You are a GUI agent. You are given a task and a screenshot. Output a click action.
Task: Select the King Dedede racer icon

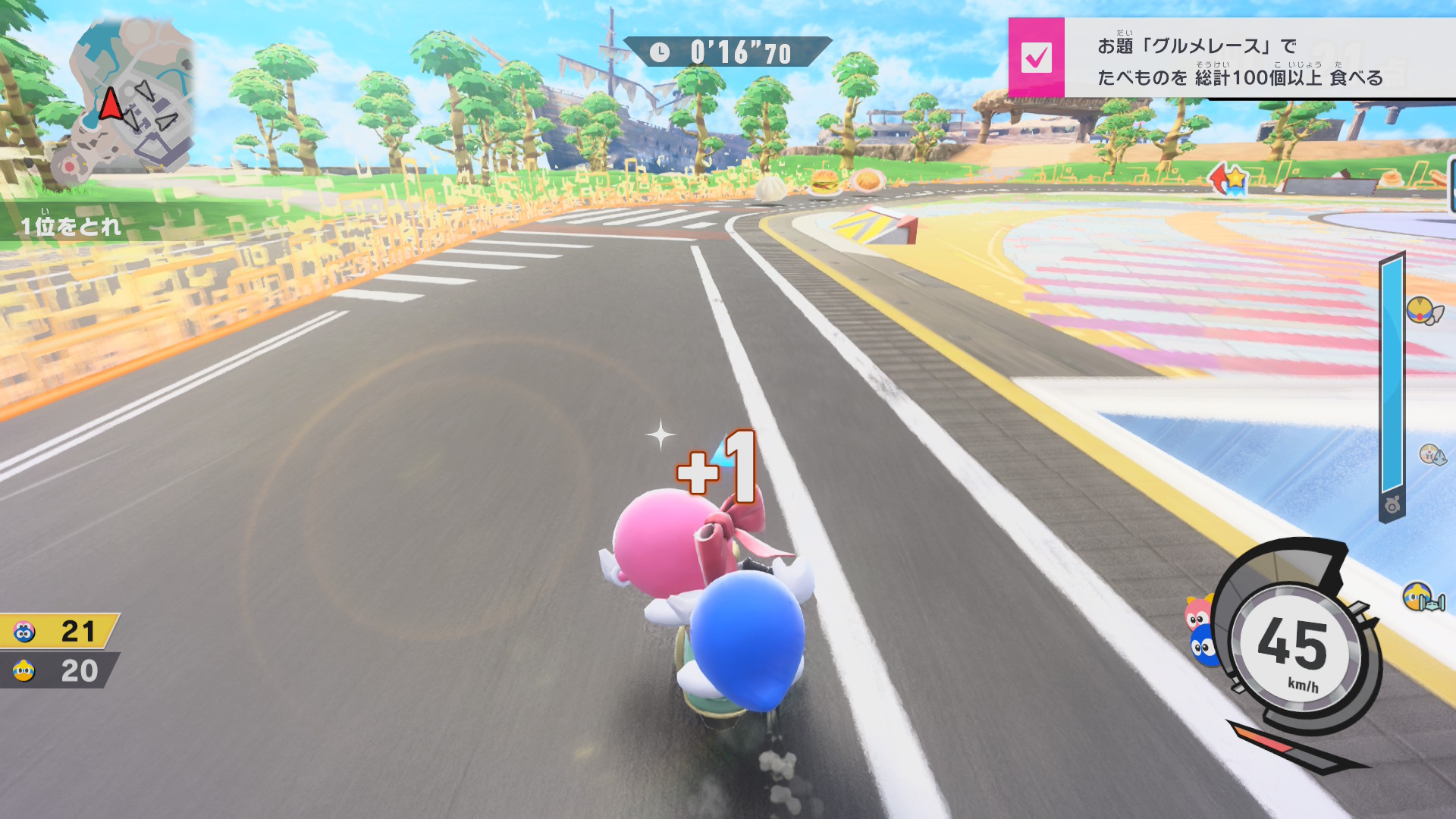click(x=1422, y=598)
